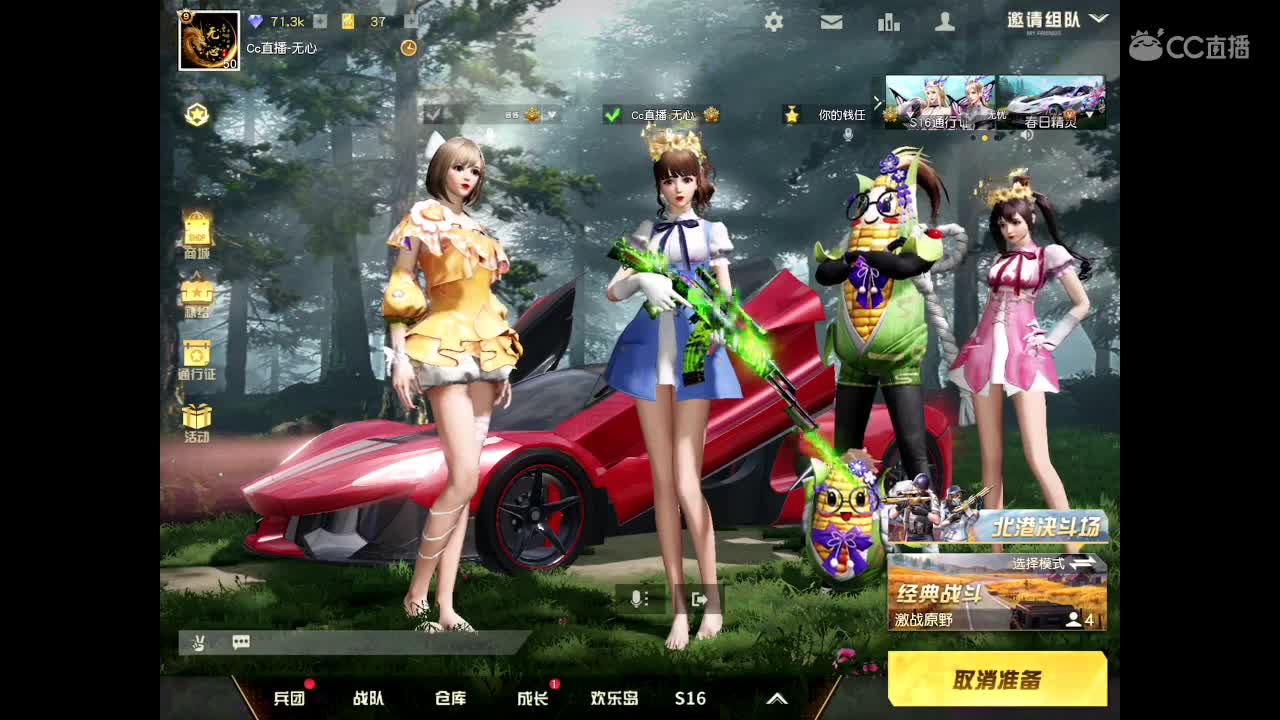Click 选择模式 to choose game mode
The image size is (1280, 720).
(1040, 563)
